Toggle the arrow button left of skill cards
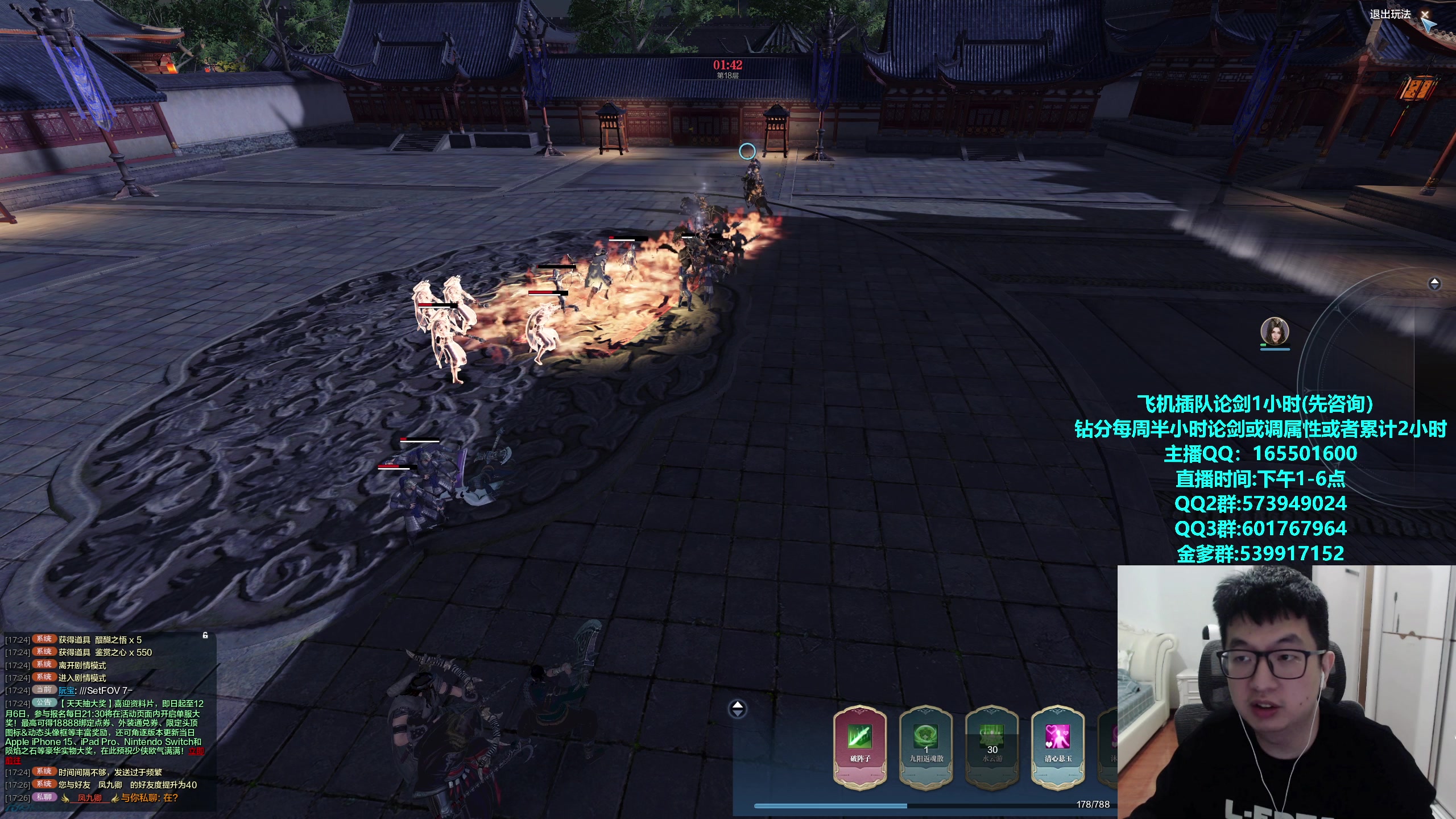This screenshot has height=819, width=1456. [x=738, y=709]
